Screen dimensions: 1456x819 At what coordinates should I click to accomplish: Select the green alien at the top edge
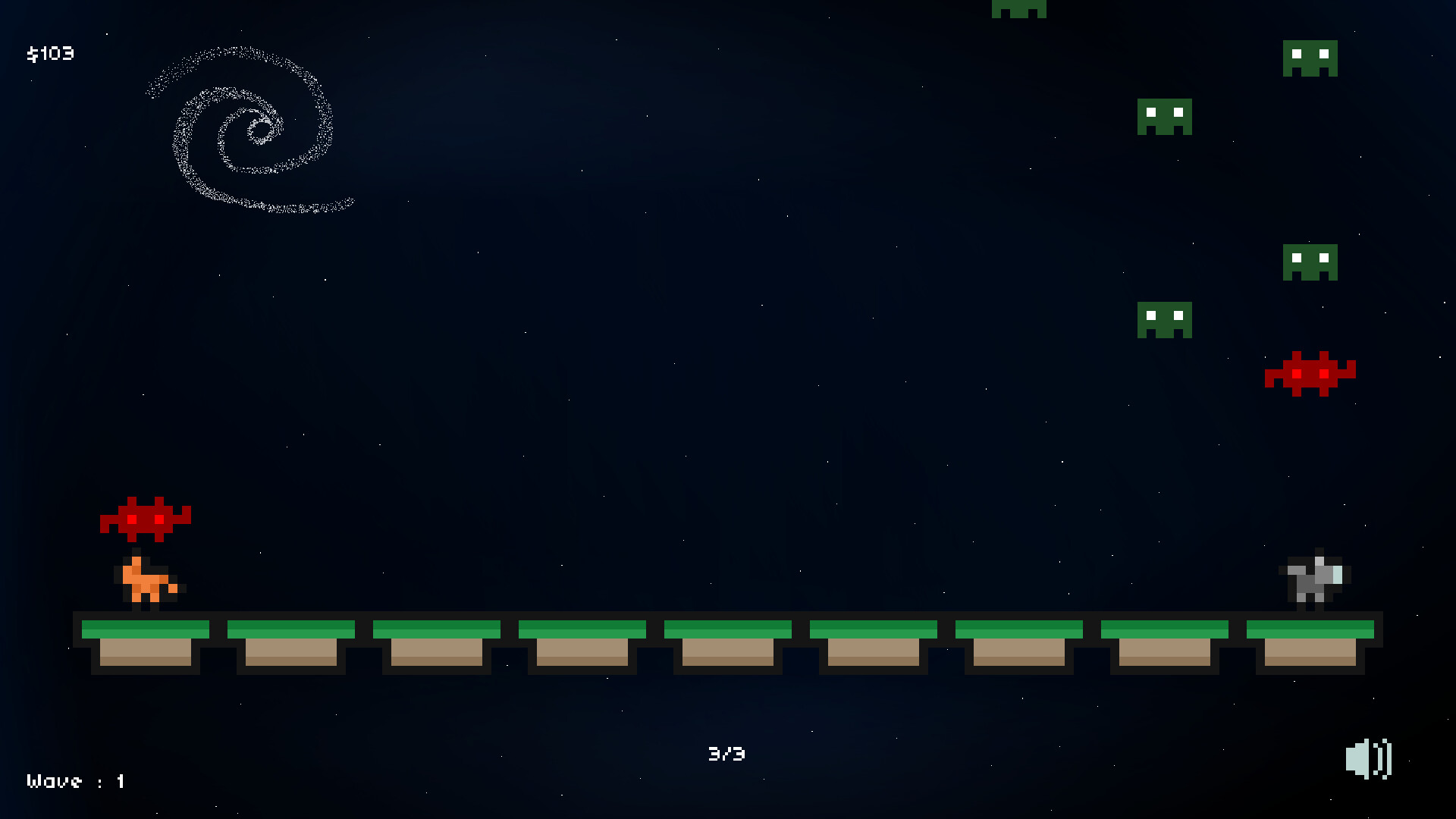coord(1019,9)
